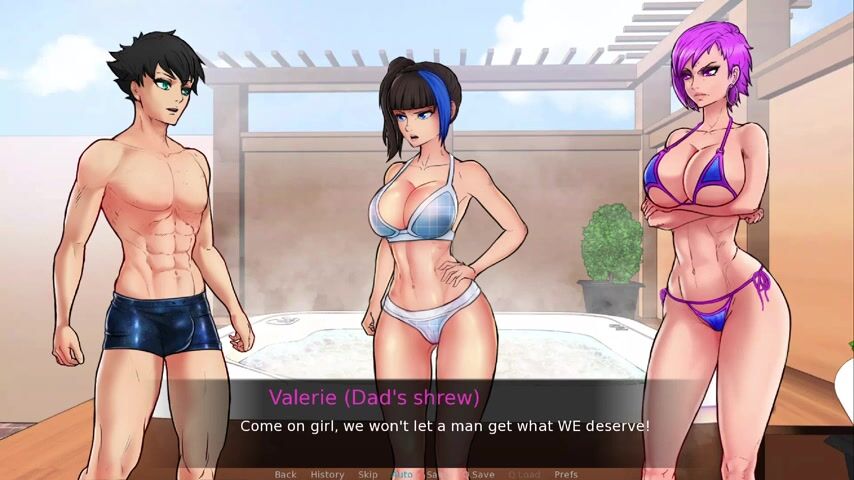Open the dialogue History log
Image resolution: width=854 pixels, height=480 pixels.
327,474
